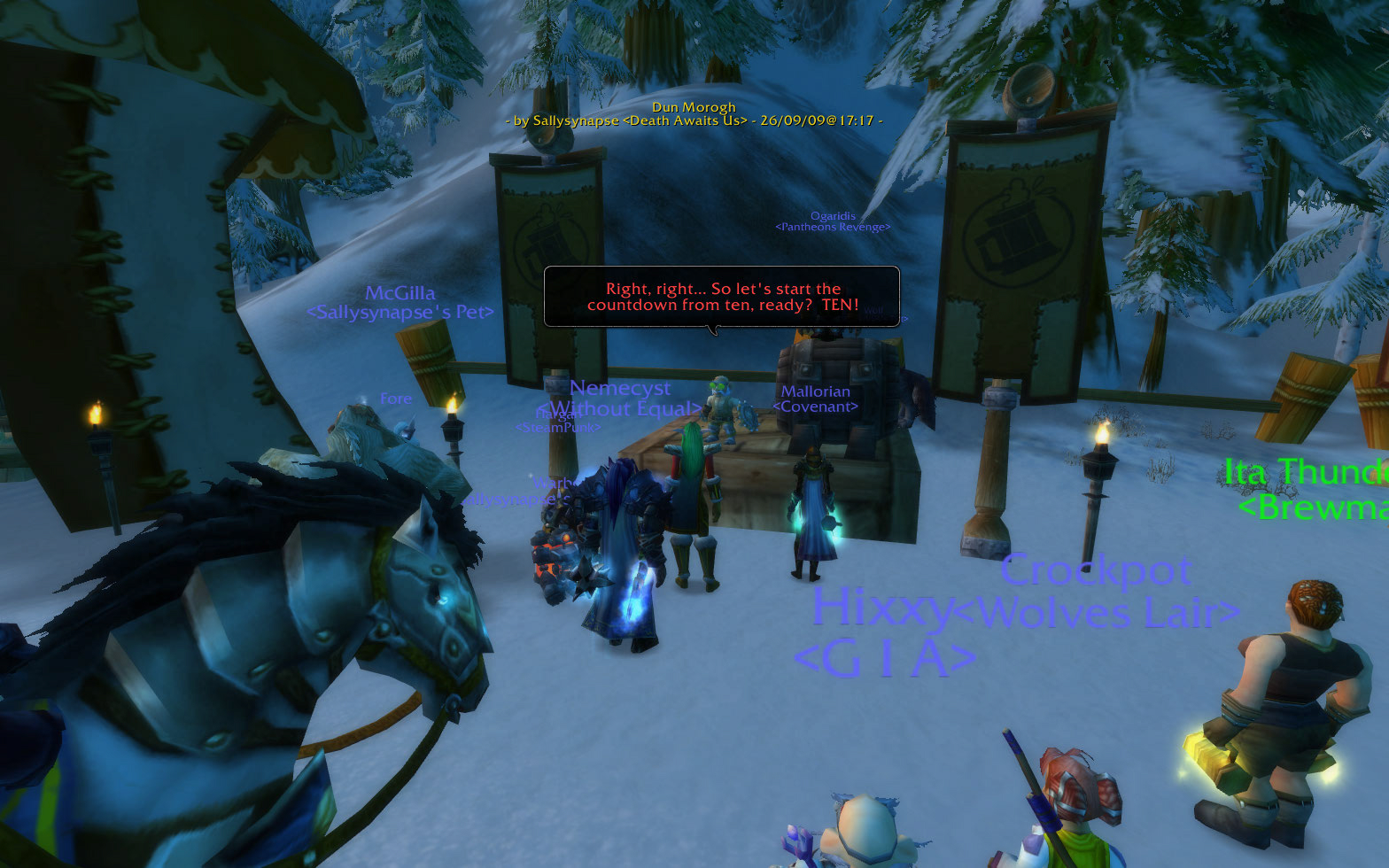Click the tall torch on the right side
Viewport: 1389px width, 868px height.
tap(1100, 465)
